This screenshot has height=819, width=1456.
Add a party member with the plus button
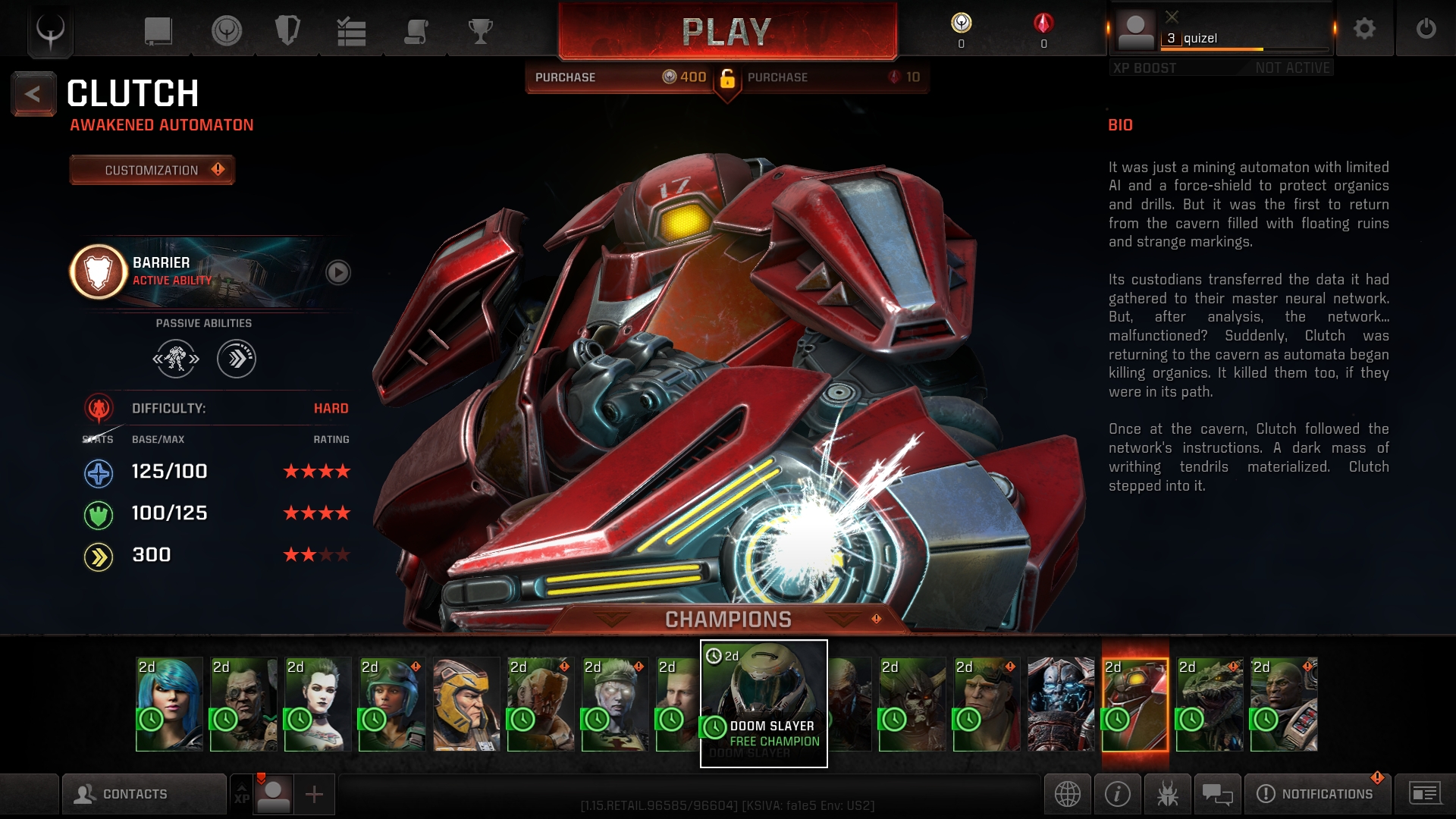[x=314, y=794]
